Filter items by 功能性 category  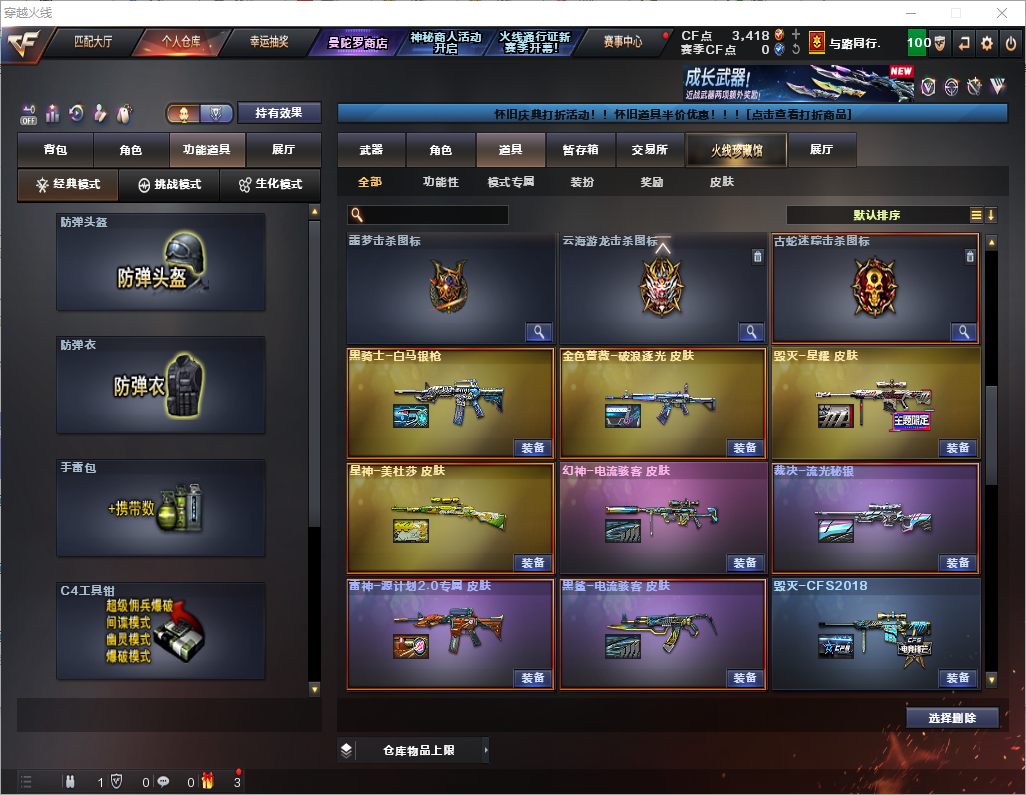point(440,182)
